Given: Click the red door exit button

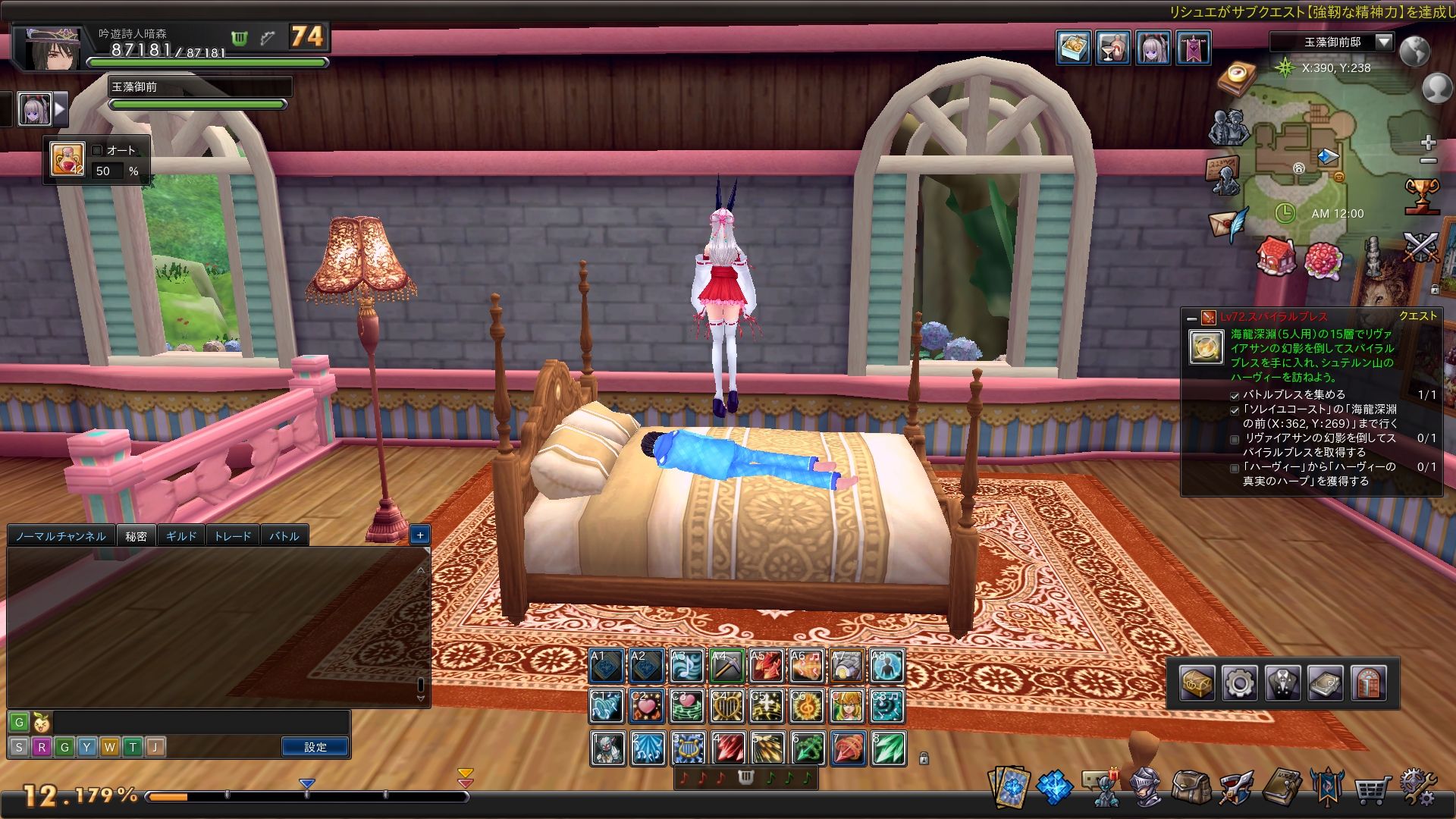Looking at the screenshot, I should tap(1369, 683).
